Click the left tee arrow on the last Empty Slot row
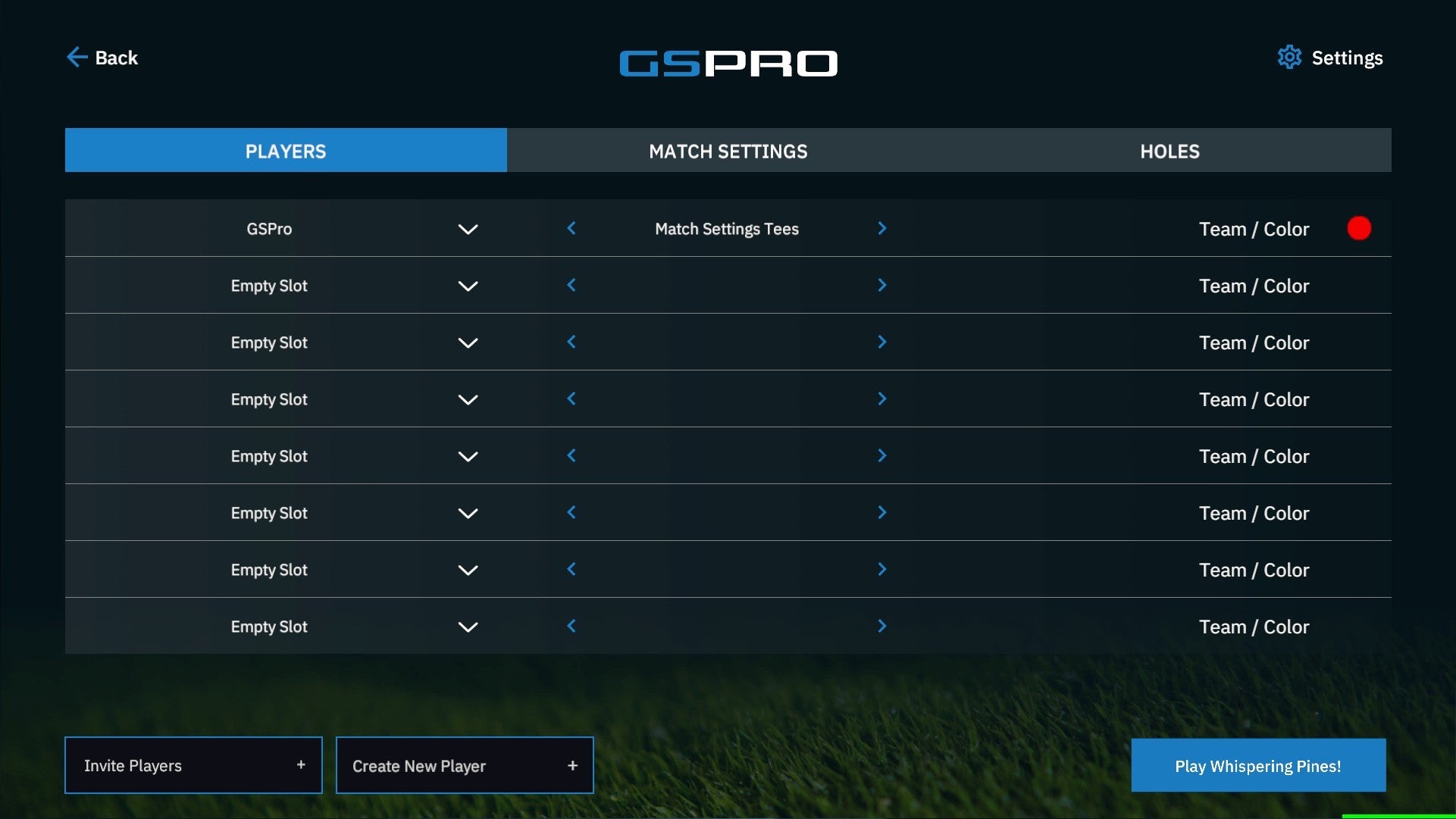Viewport: 1456px width, 819px height. 571,626
